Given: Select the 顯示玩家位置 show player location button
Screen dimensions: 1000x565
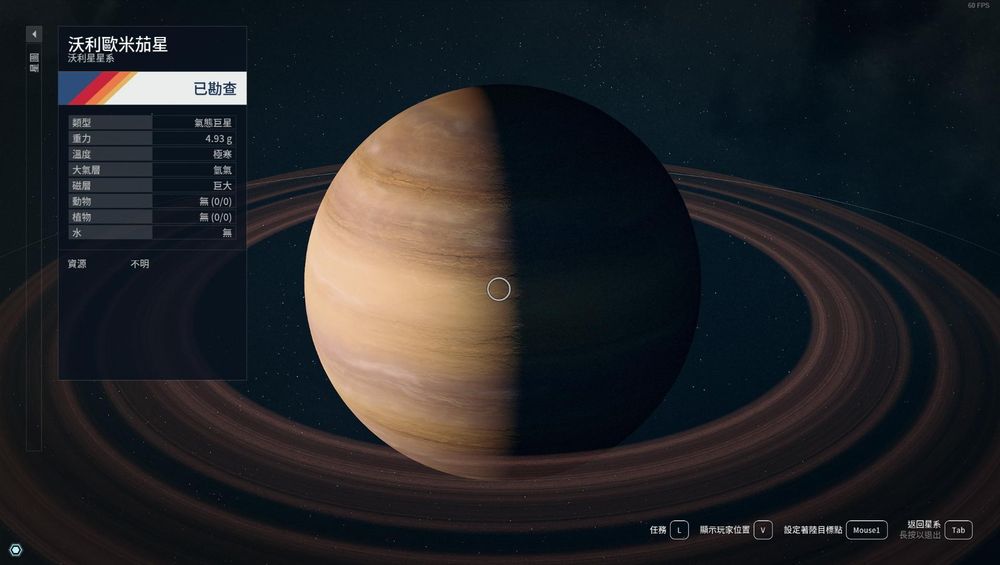Looking at the screenshot, I should click(763, 530).
